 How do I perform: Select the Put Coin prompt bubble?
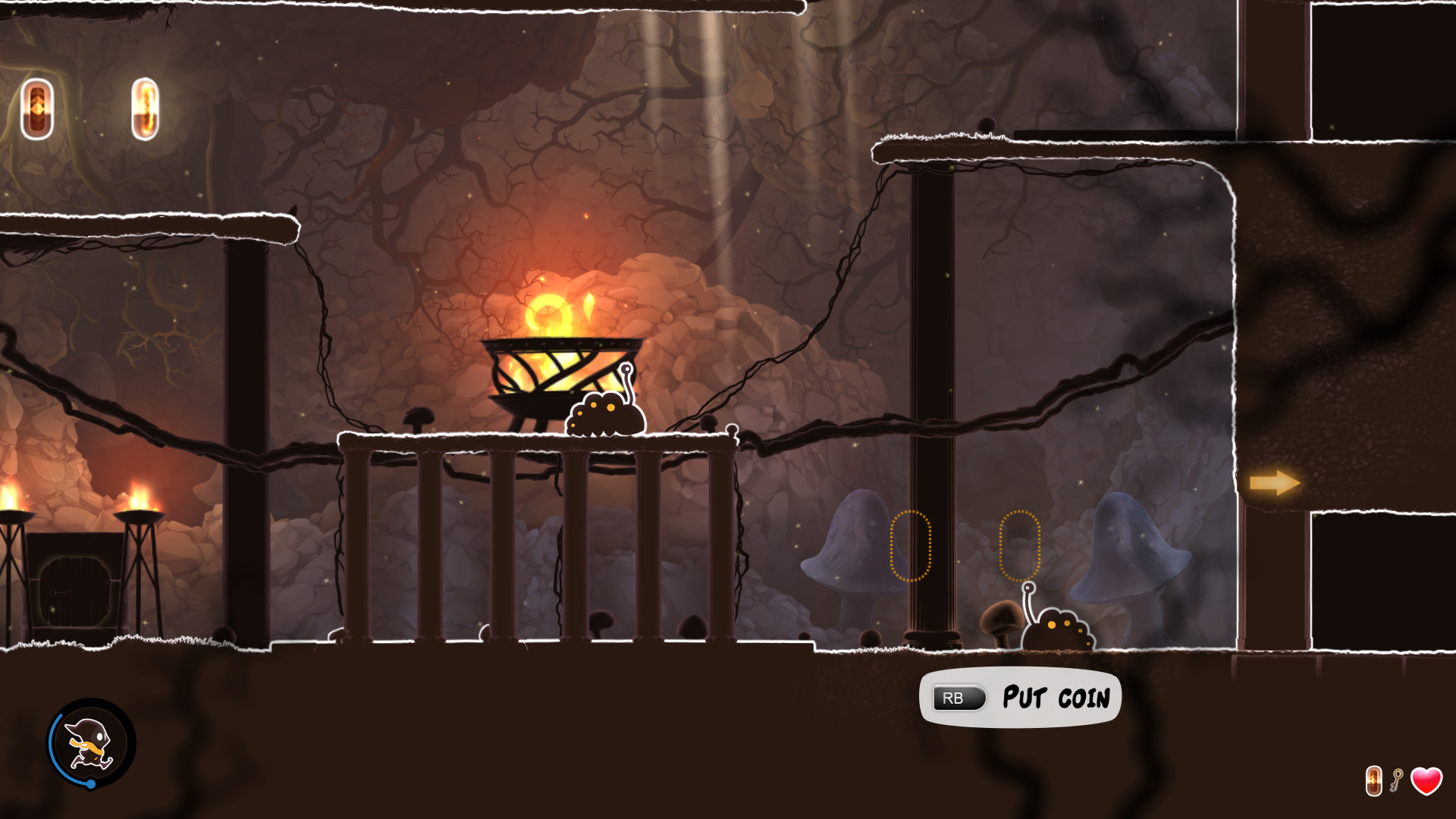[x=1021, y=698]
